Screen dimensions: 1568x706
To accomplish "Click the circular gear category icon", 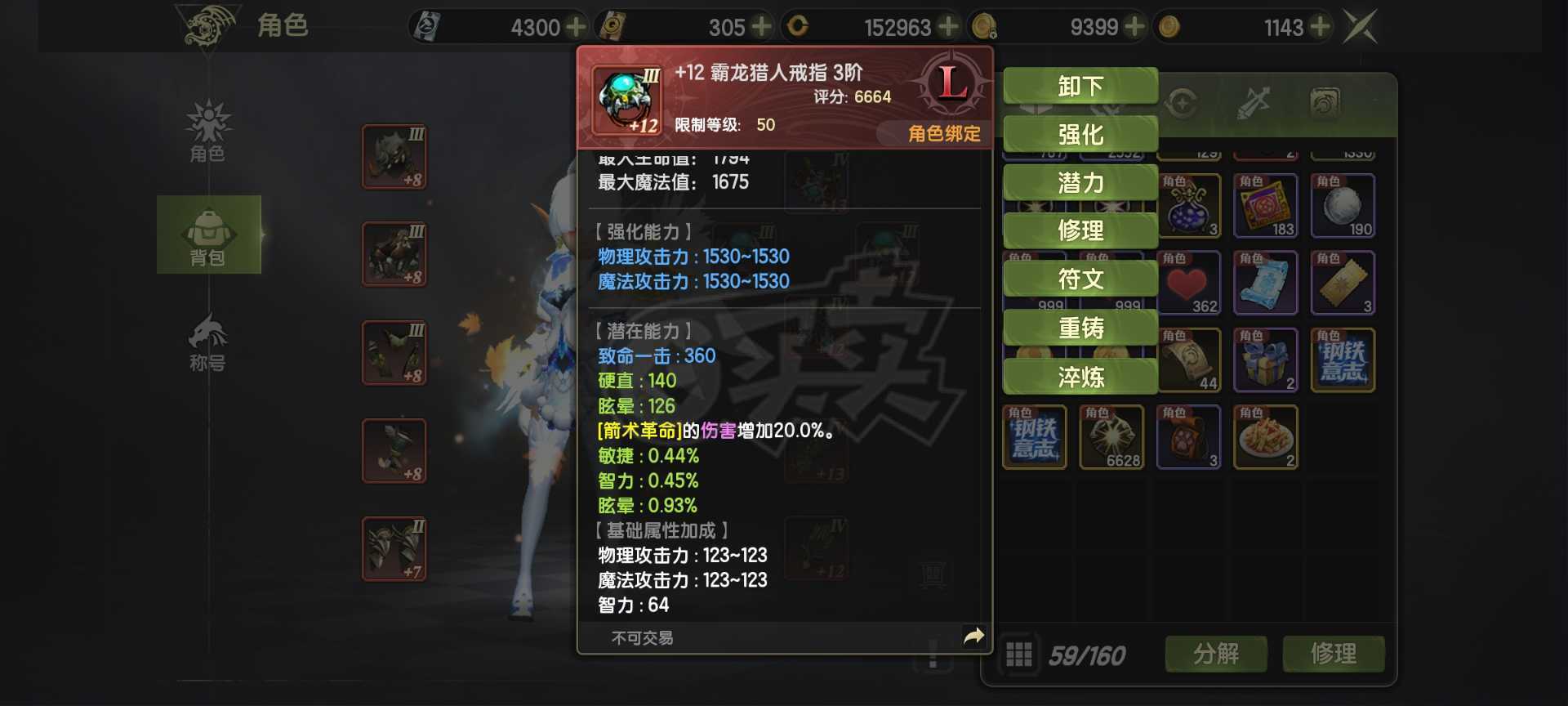I will click(x=1183, y=102).
